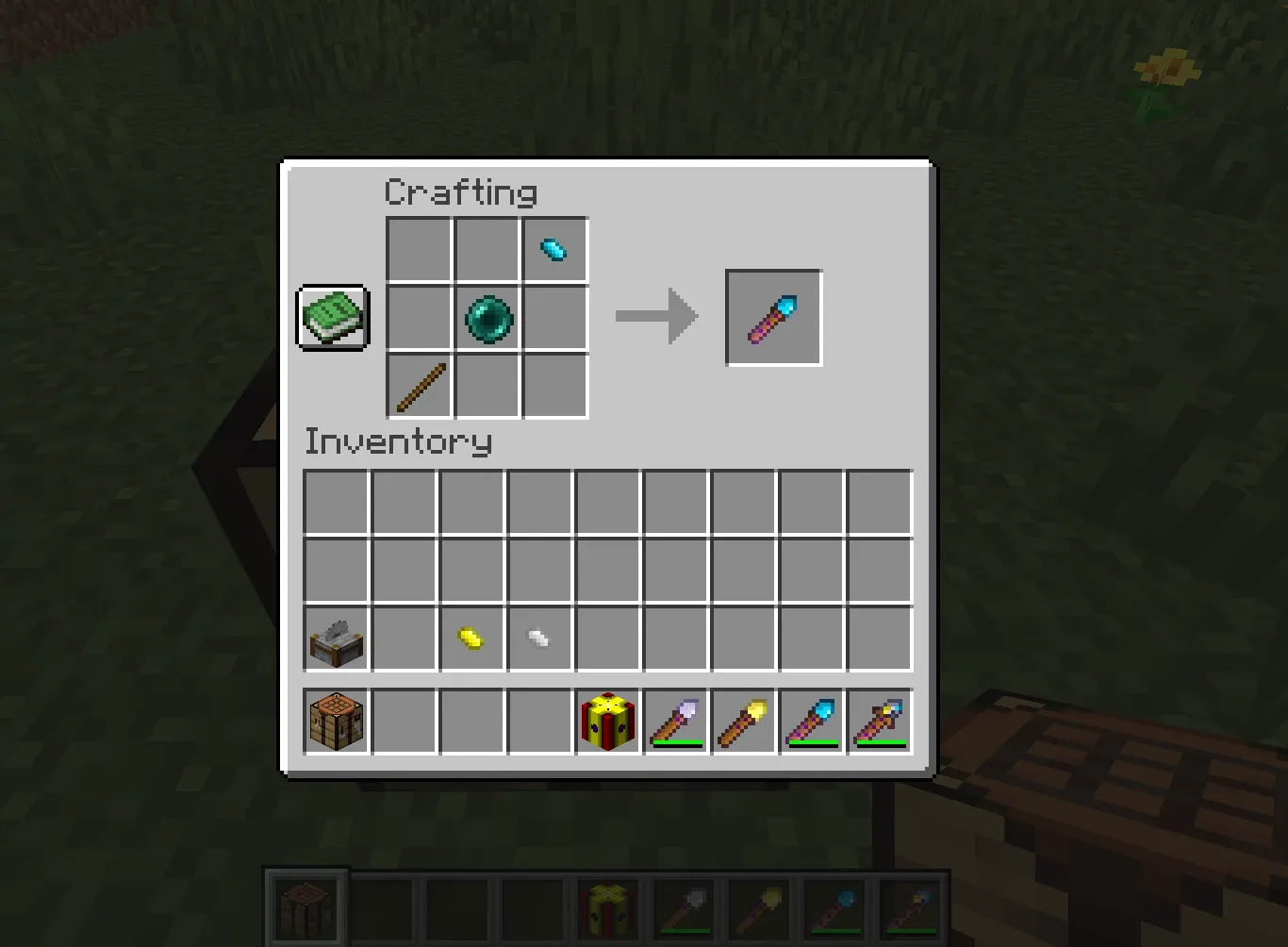Grab the gold-tipped wand
Screen dimensions: 1288x947
(743, 721)
